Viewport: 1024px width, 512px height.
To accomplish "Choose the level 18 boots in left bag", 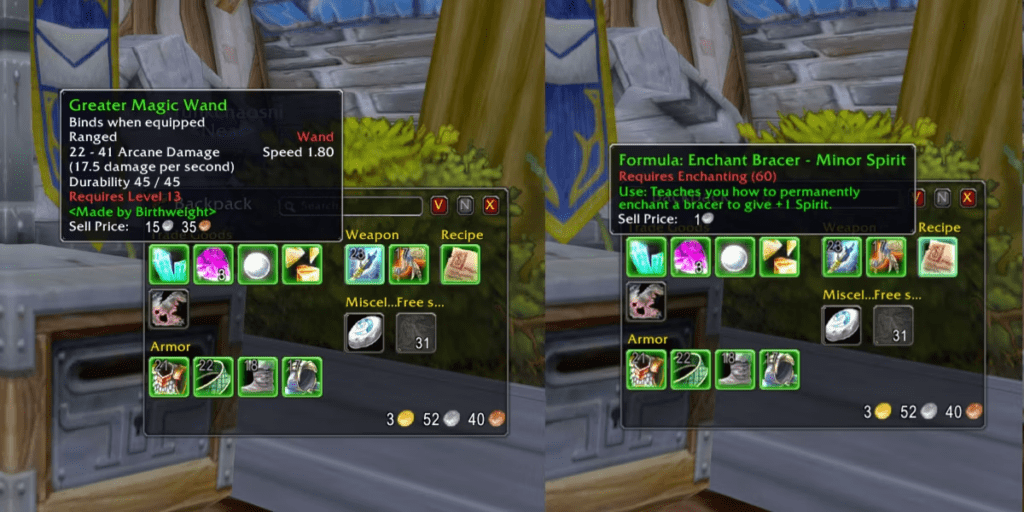I will (x=257, y=377).
